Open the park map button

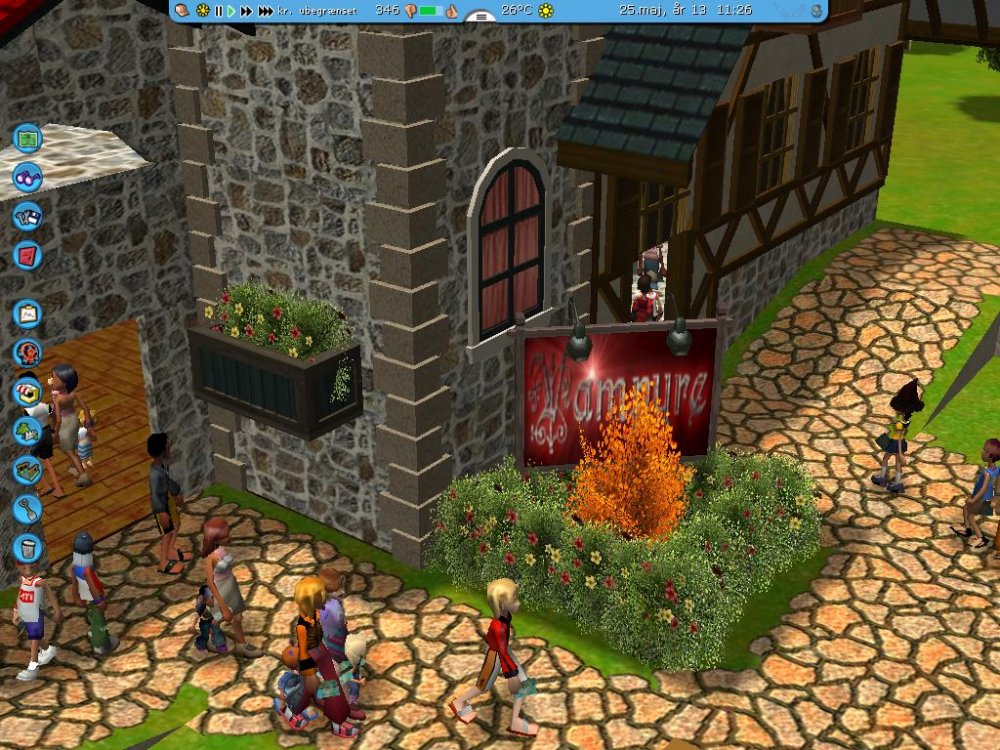27,136
